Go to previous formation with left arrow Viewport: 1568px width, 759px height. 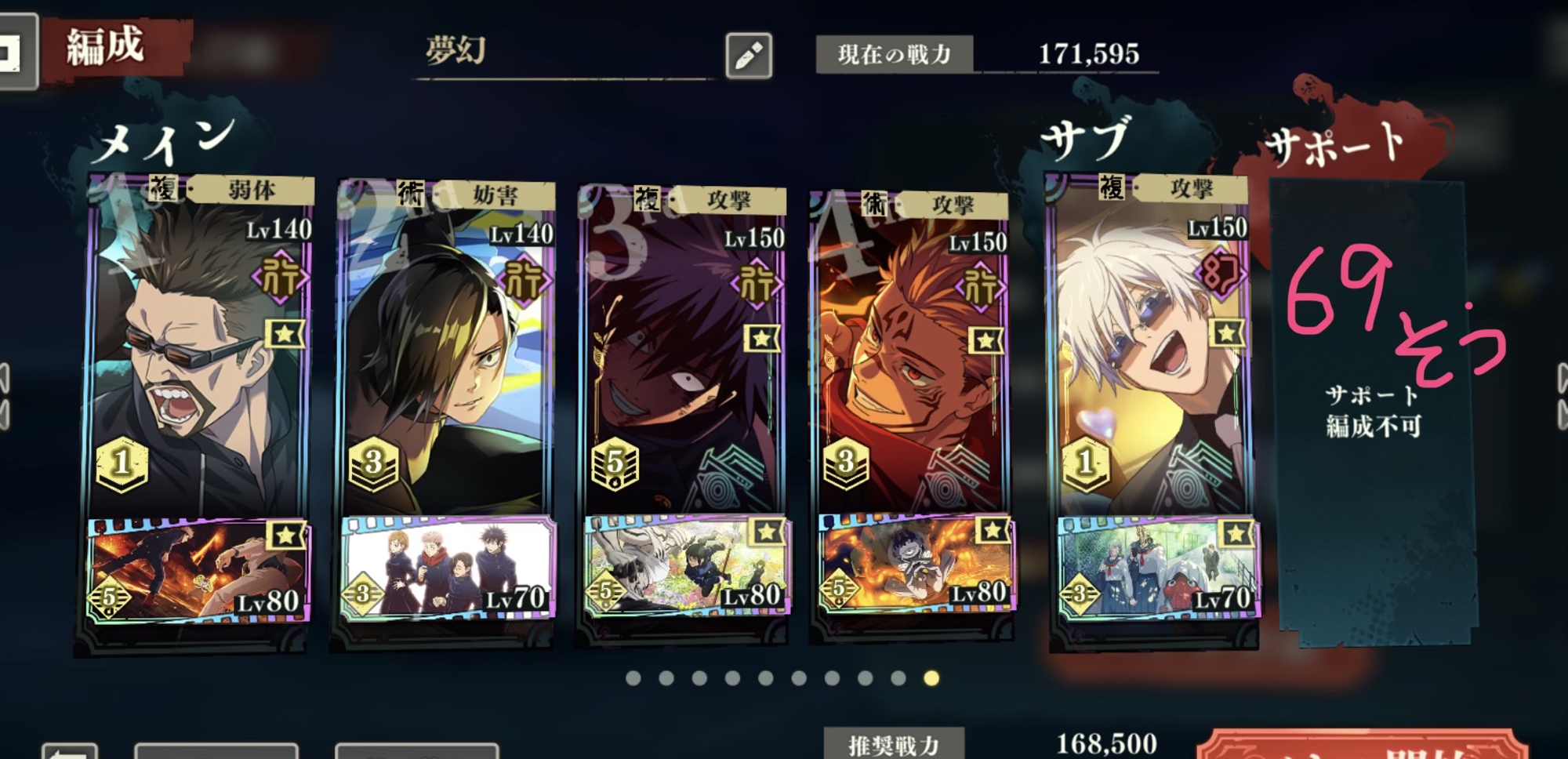[x=5, y=396]
